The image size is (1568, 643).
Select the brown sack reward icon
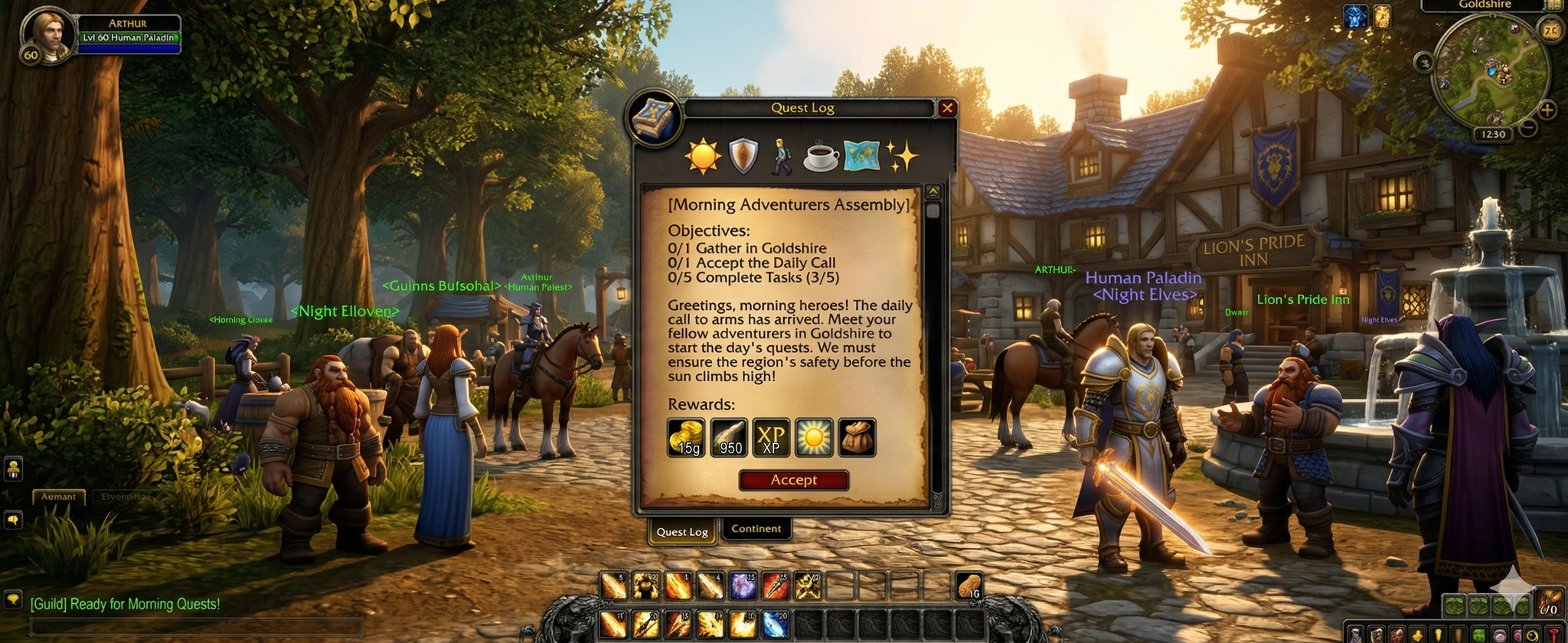pyautogui.click(x=857, y=438)
